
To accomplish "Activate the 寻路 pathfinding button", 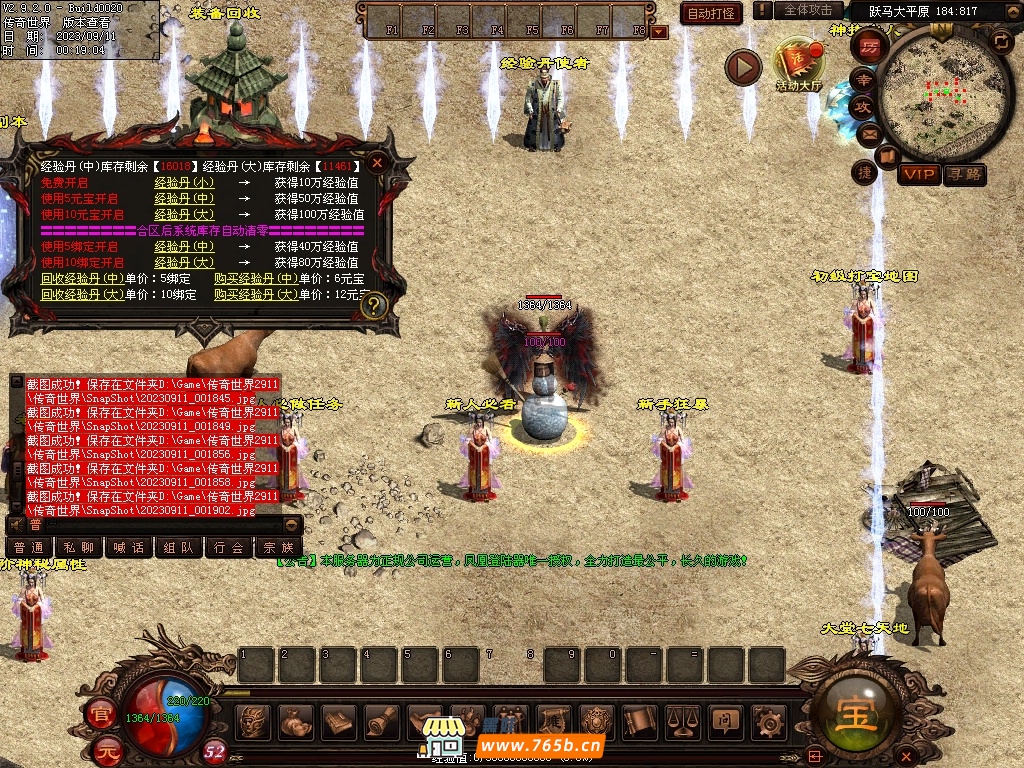I will click(x=964, y=175).
